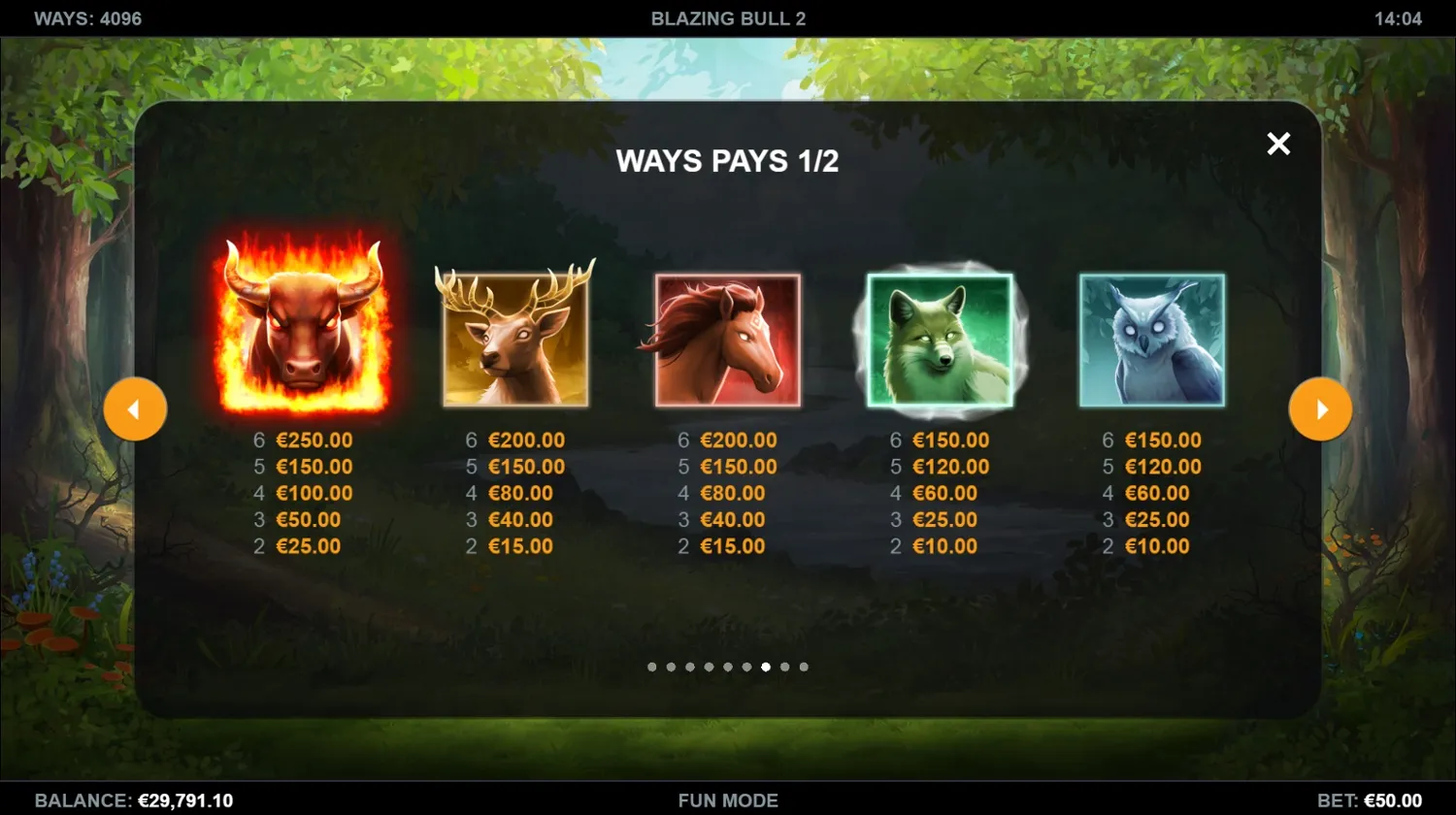The height and width of the screenshot is (815, 1456).
Task: Click the FUN MODE label
Action: tap(728, 800)
